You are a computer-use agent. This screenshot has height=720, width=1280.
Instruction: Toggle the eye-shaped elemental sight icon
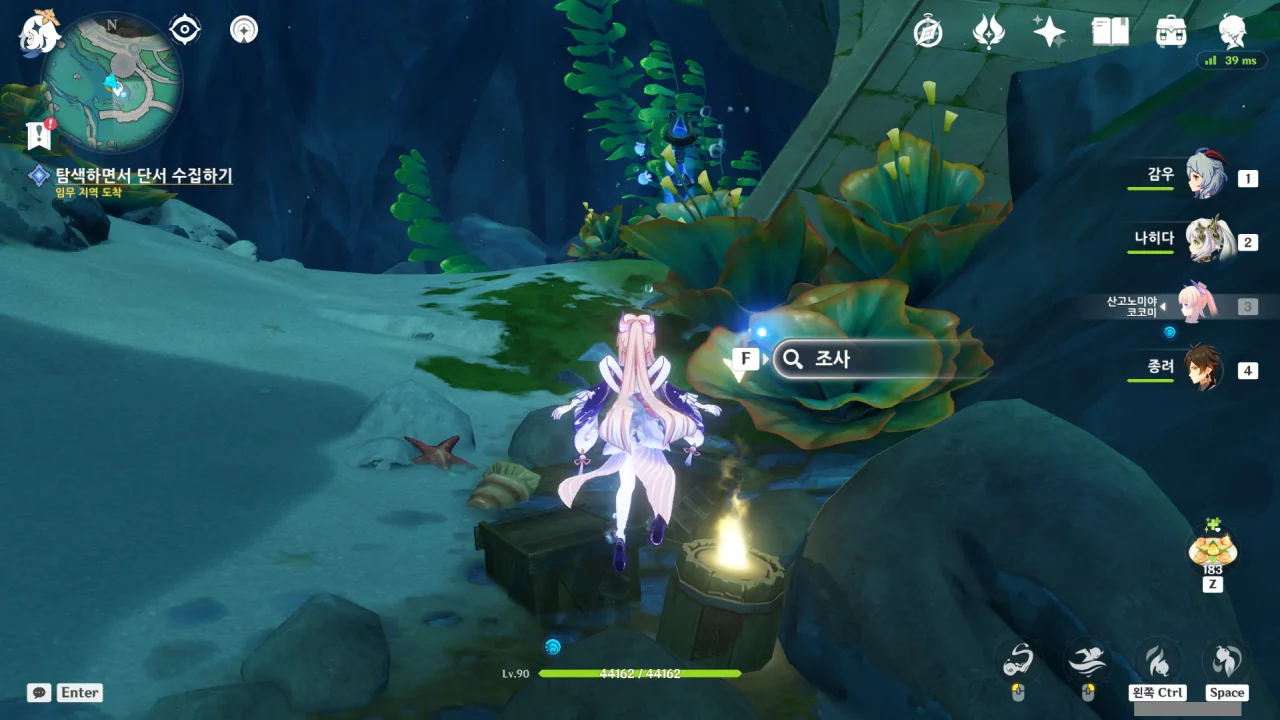tap(185, 30)
